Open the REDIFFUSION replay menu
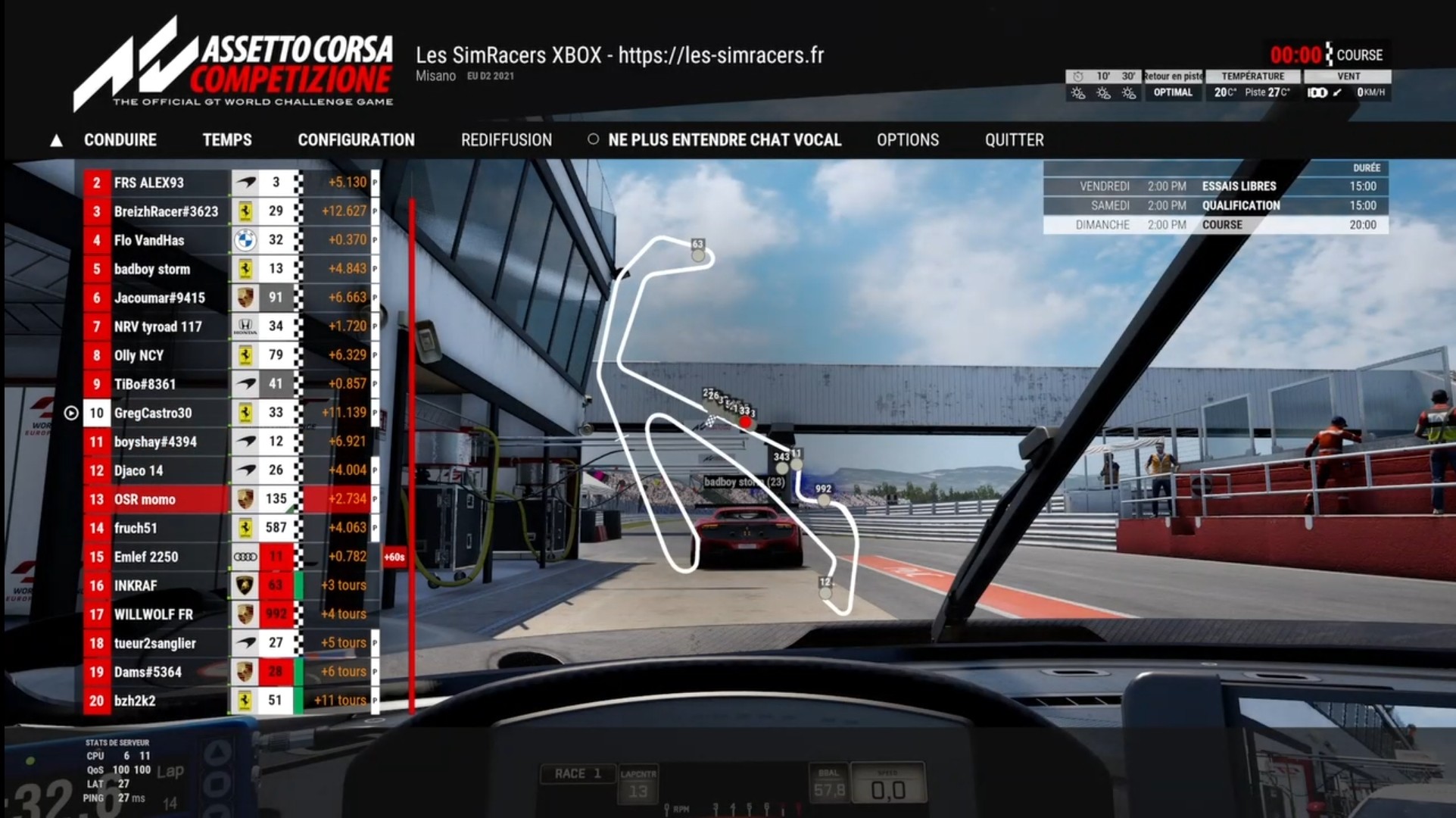 point(506,140)
